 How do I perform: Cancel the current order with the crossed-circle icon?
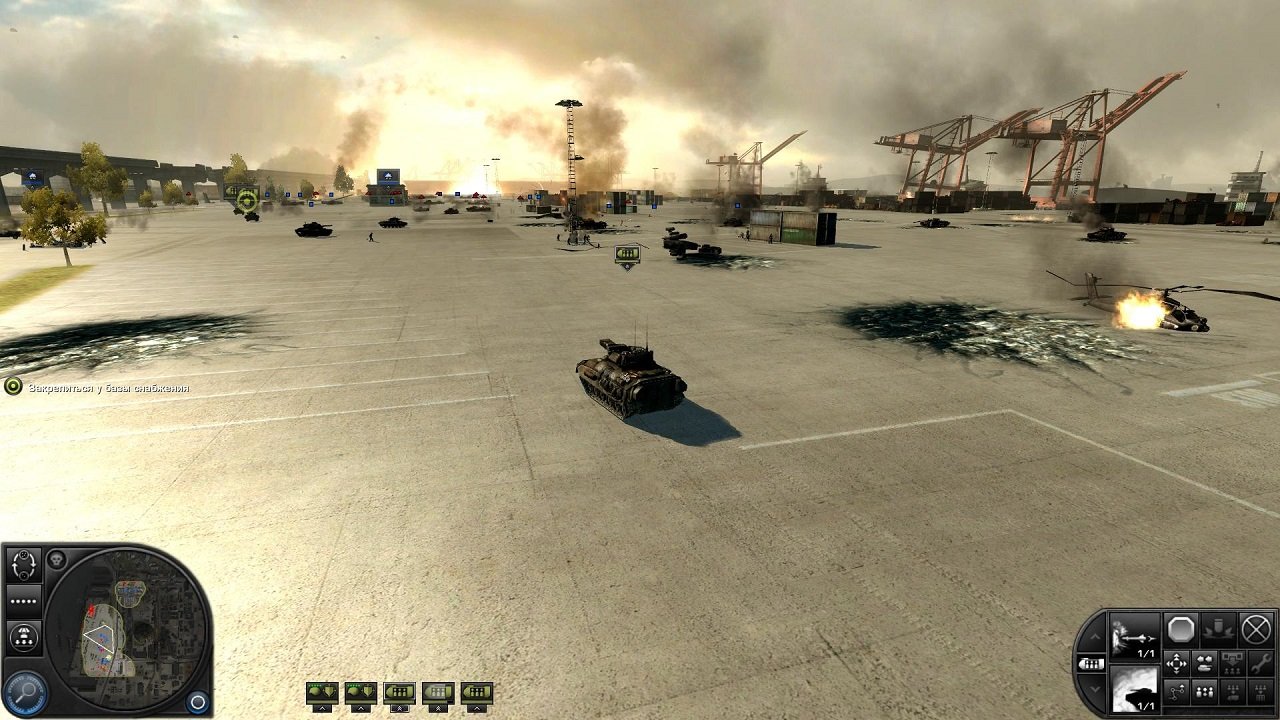(1256, 630)
